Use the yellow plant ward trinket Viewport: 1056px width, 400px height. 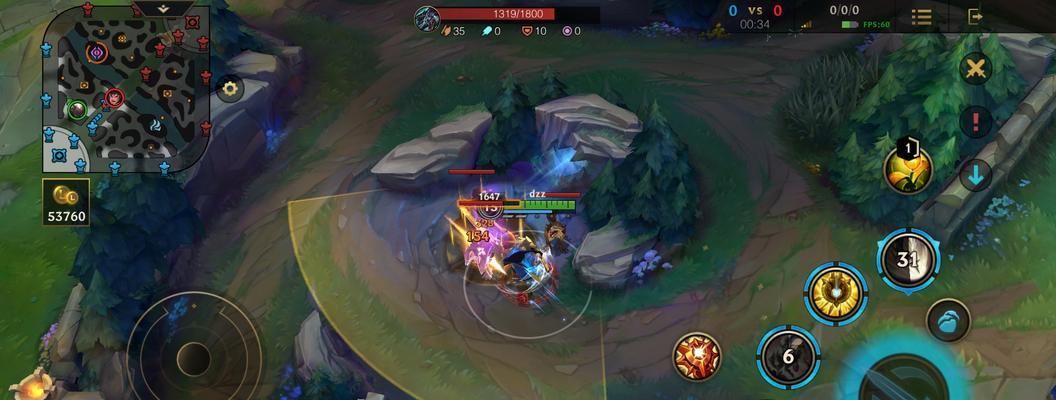coord(907,169)
